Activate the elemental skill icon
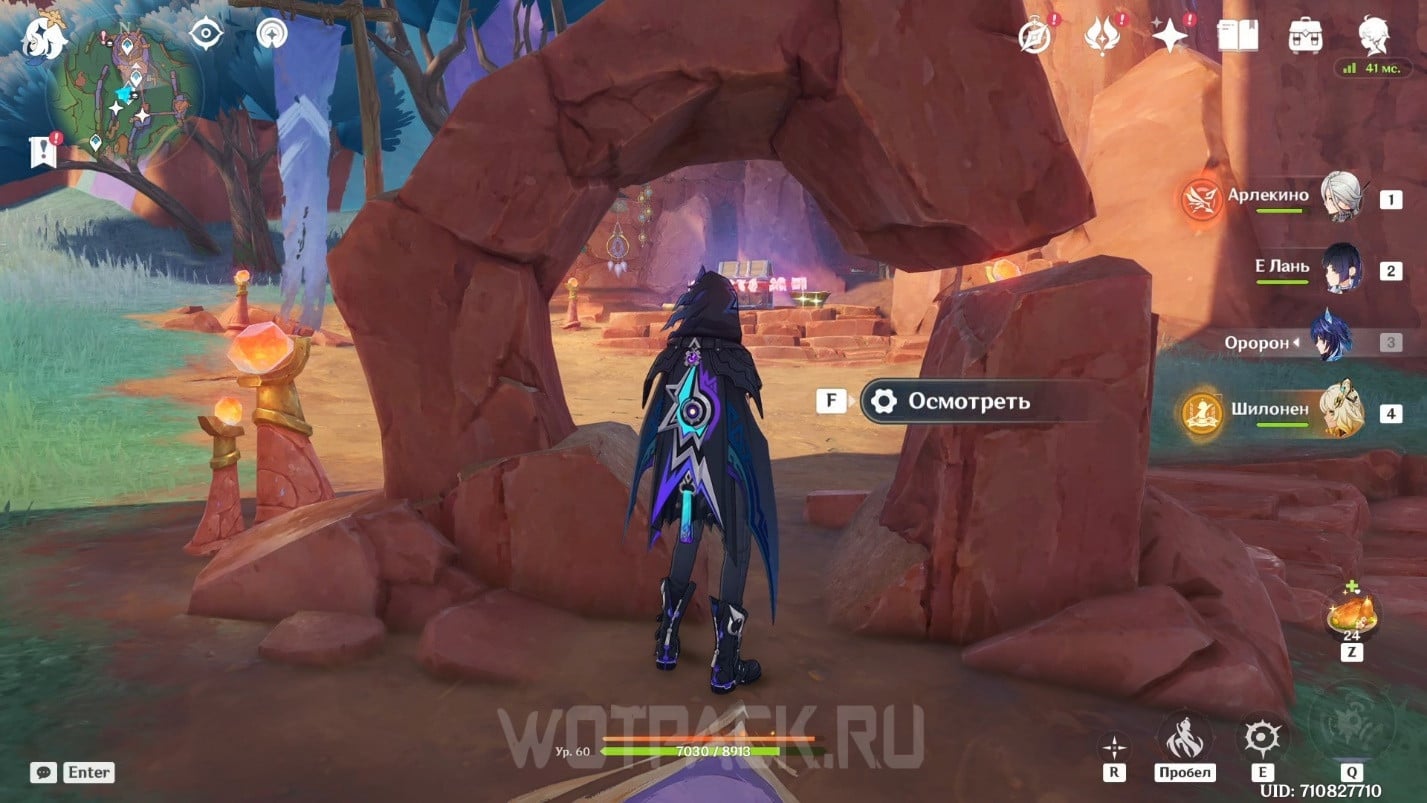 point(1260,738)
